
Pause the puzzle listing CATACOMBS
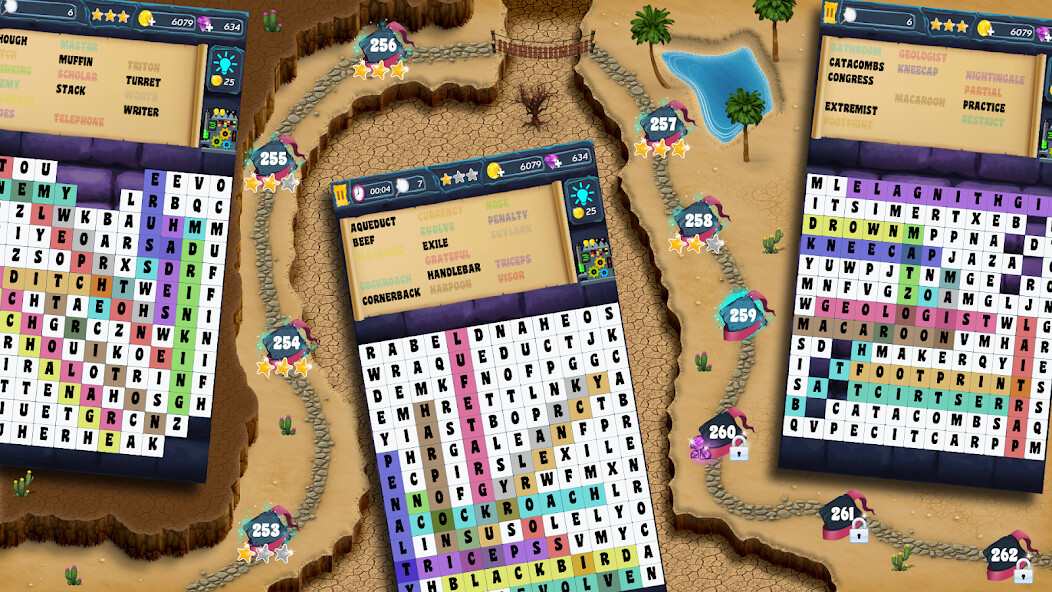tap(831, 14)
